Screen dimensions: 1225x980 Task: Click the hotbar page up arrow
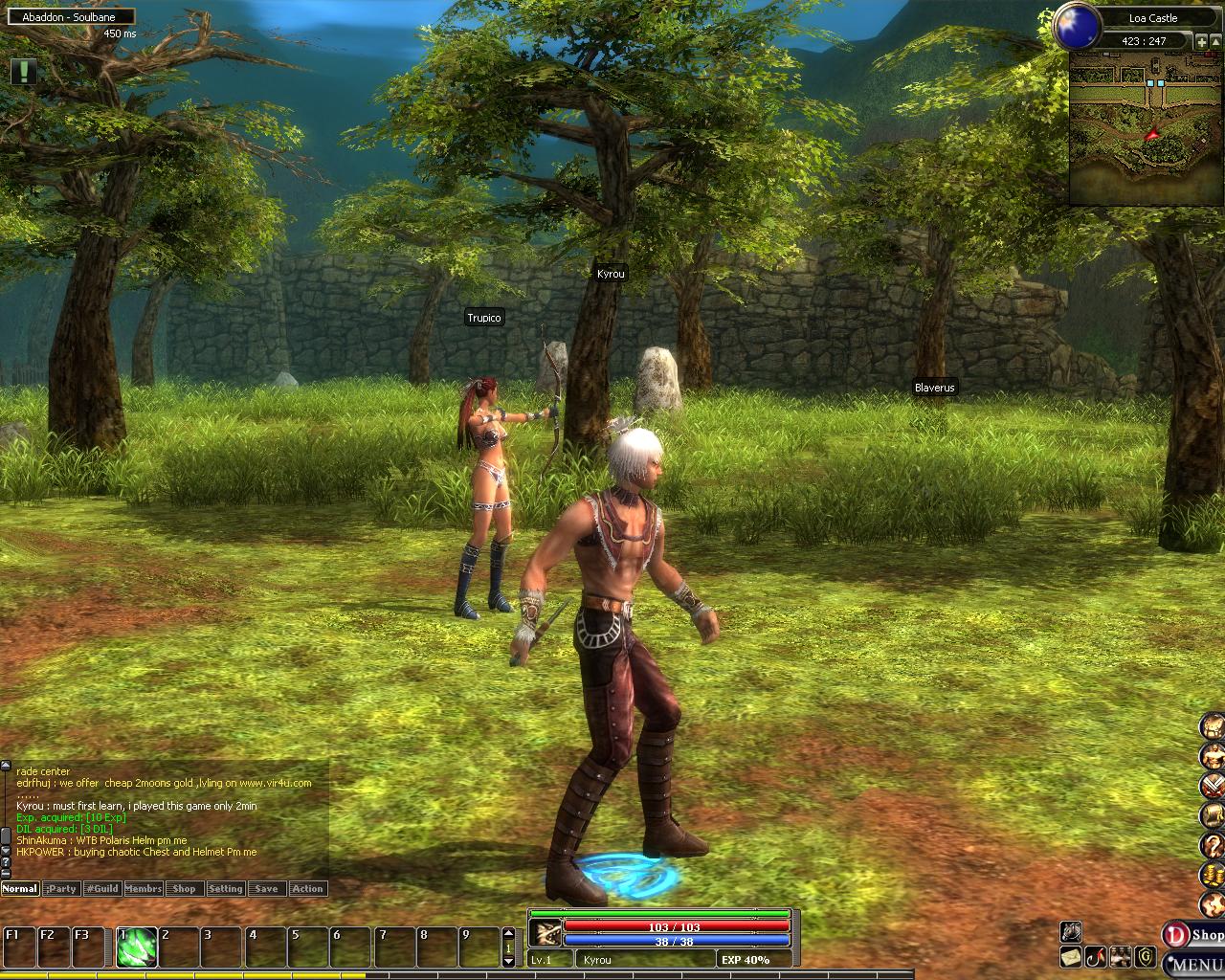click(508, 934)
